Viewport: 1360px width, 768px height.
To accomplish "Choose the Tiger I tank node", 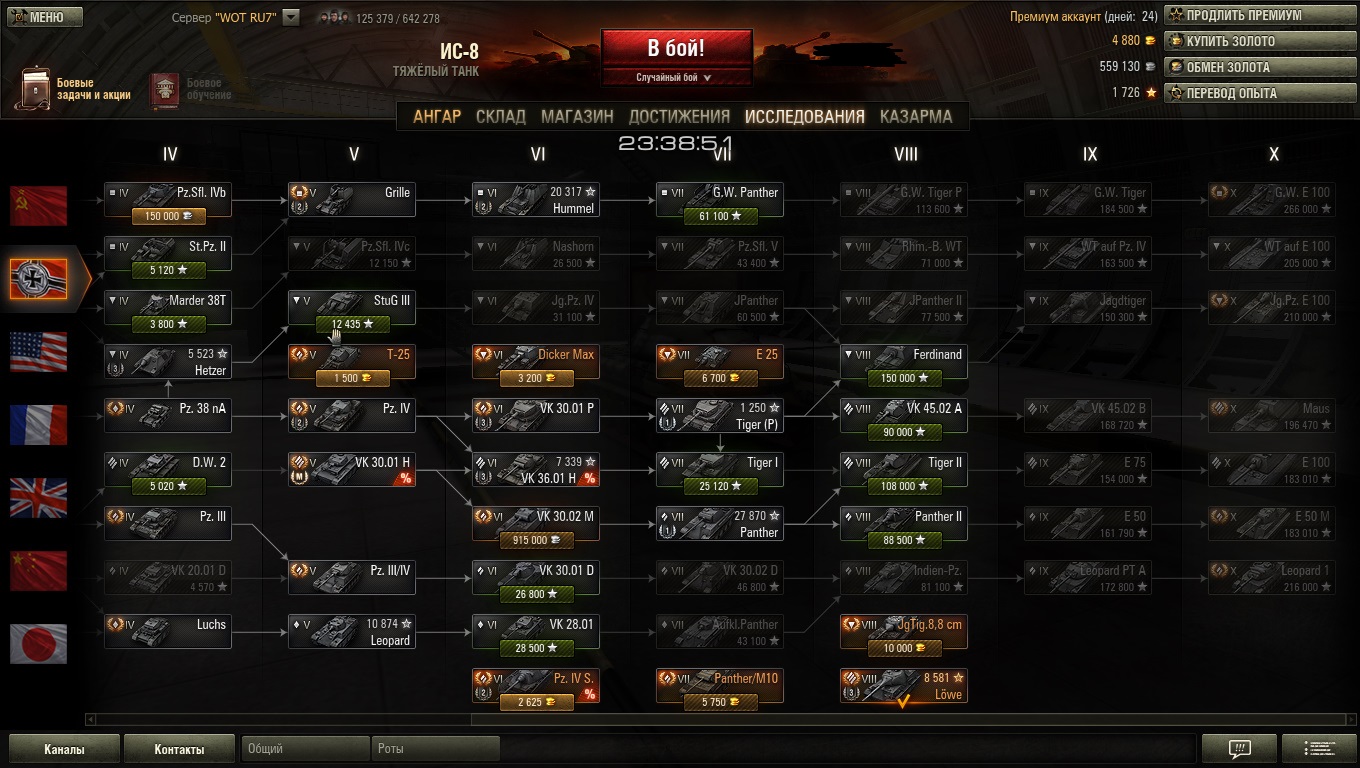I will coord(720,470).
